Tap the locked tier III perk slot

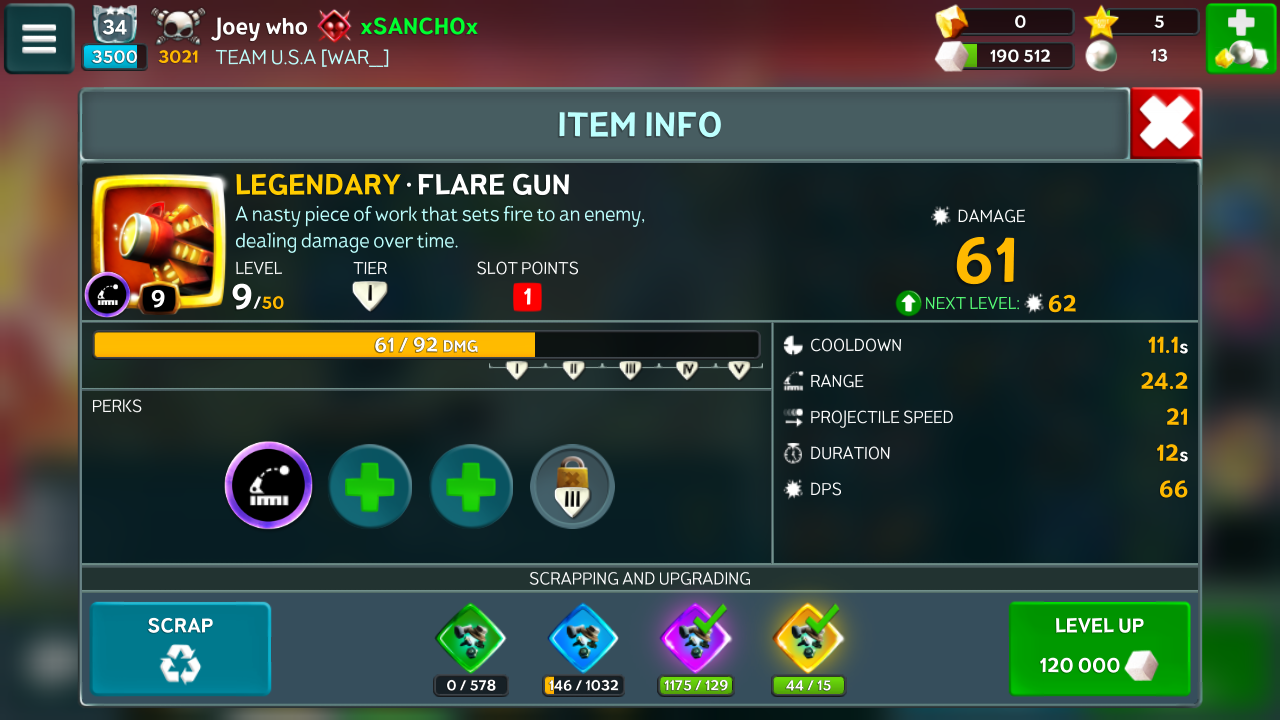[x=572, y=486]
